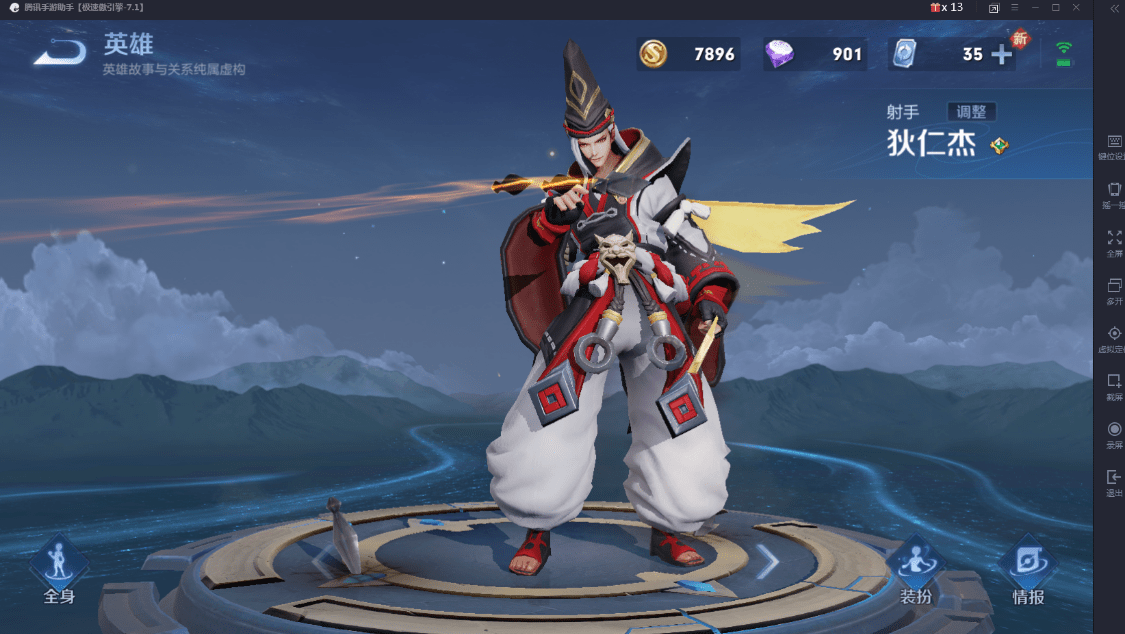Select the gold coin currency icon

point(653,54)
